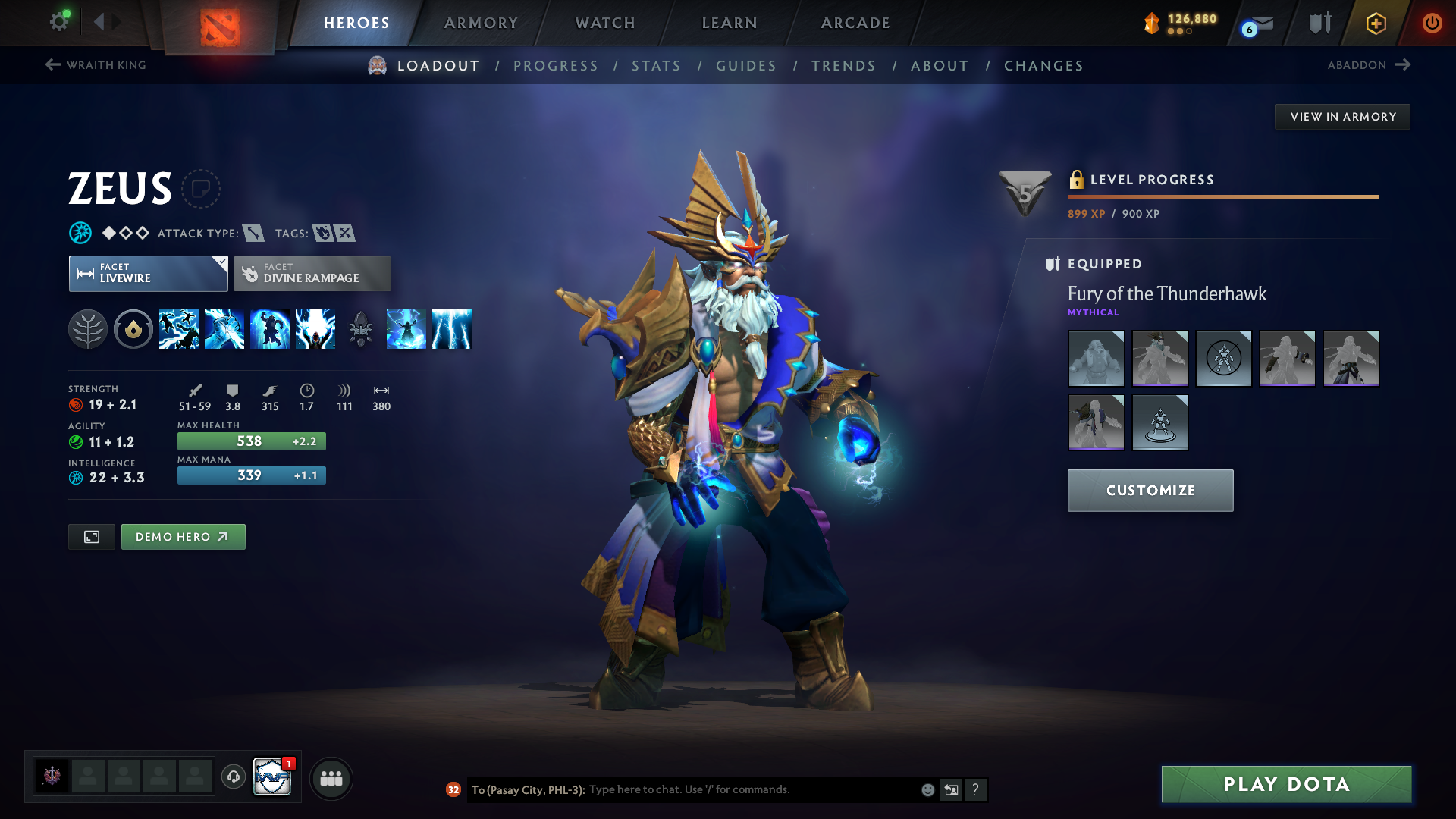Click View in Armory button

[x=1342, y=117]
